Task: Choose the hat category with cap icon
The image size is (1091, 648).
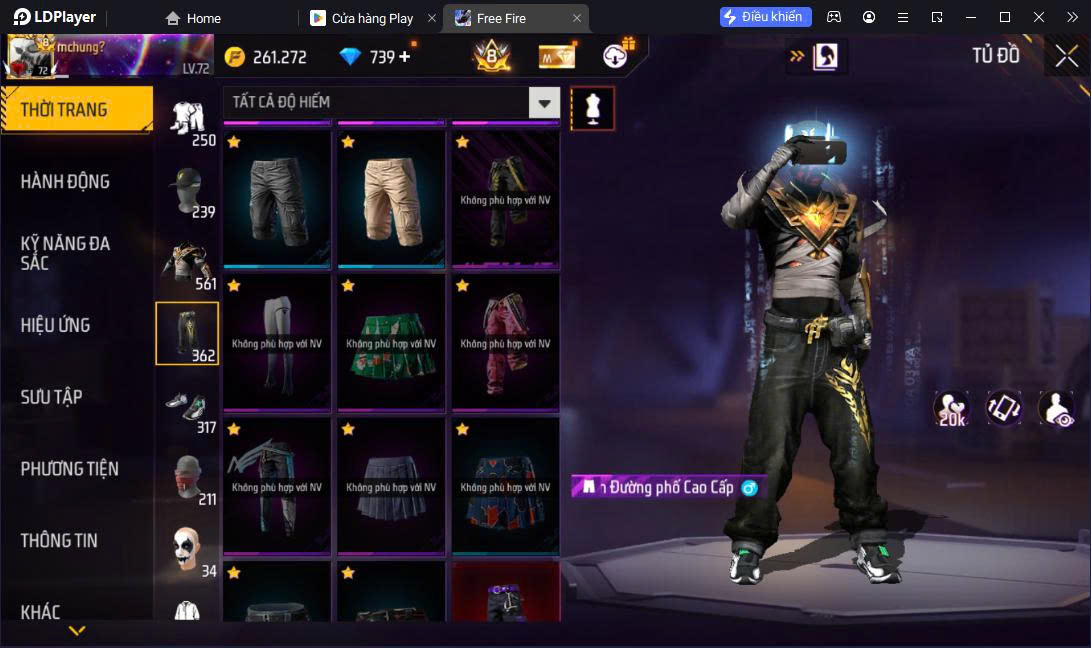Action: pos(187,190)
